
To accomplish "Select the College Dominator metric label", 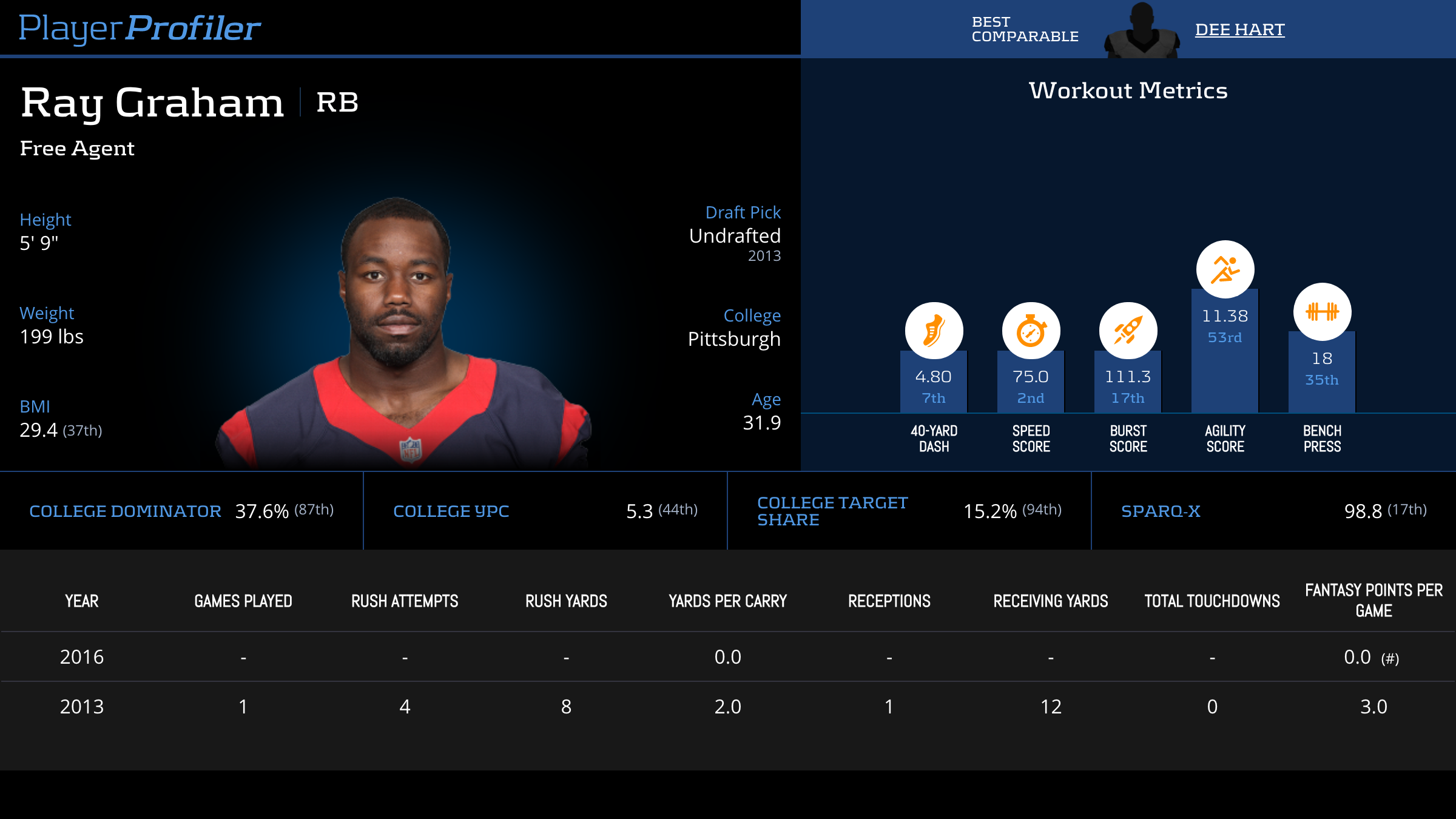I will click(125, 511).
